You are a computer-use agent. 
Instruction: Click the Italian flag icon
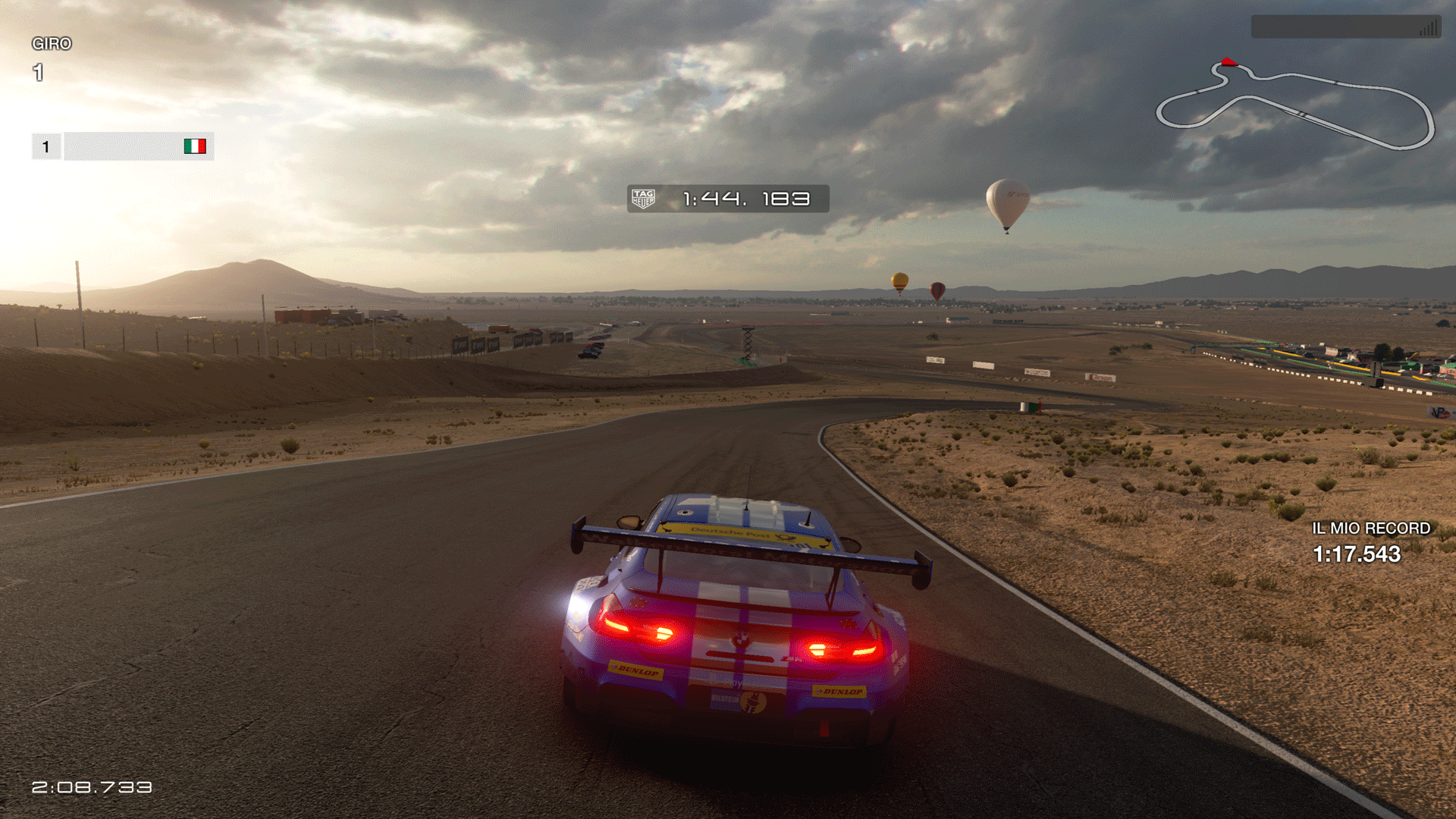coord(195,146)
